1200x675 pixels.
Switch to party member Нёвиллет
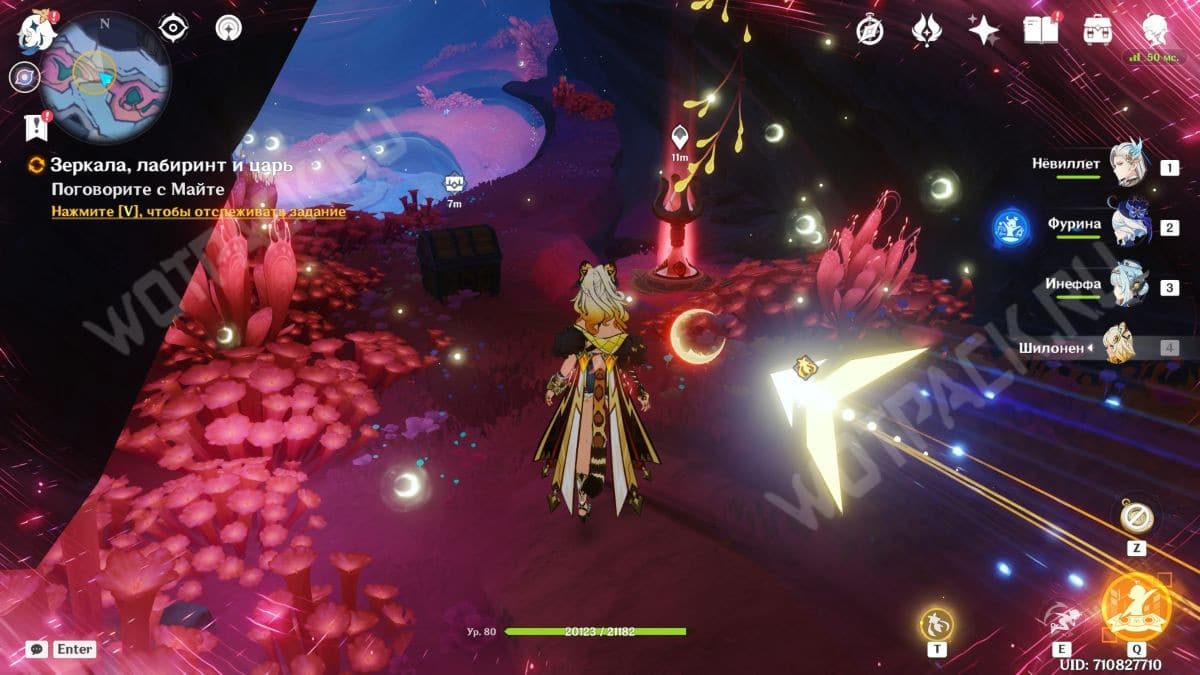point(1128,165)
